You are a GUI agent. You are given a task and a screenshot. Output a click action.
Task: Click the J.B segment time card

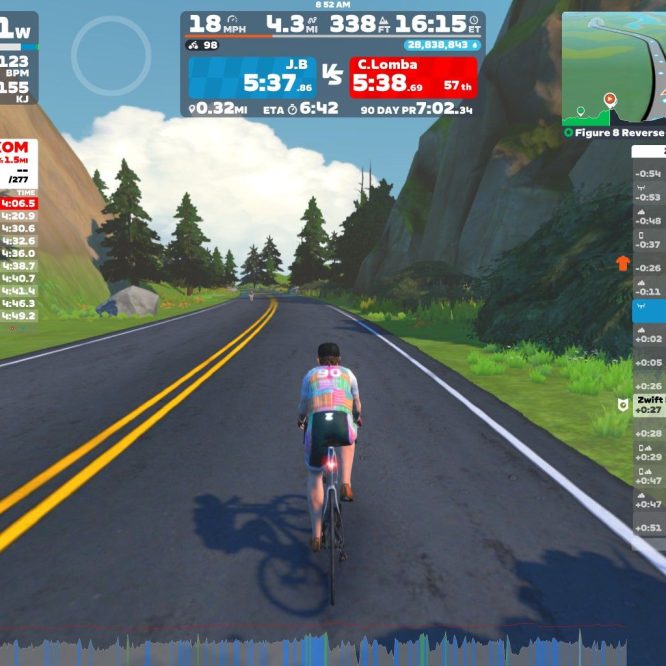click(x=251, y=76)
